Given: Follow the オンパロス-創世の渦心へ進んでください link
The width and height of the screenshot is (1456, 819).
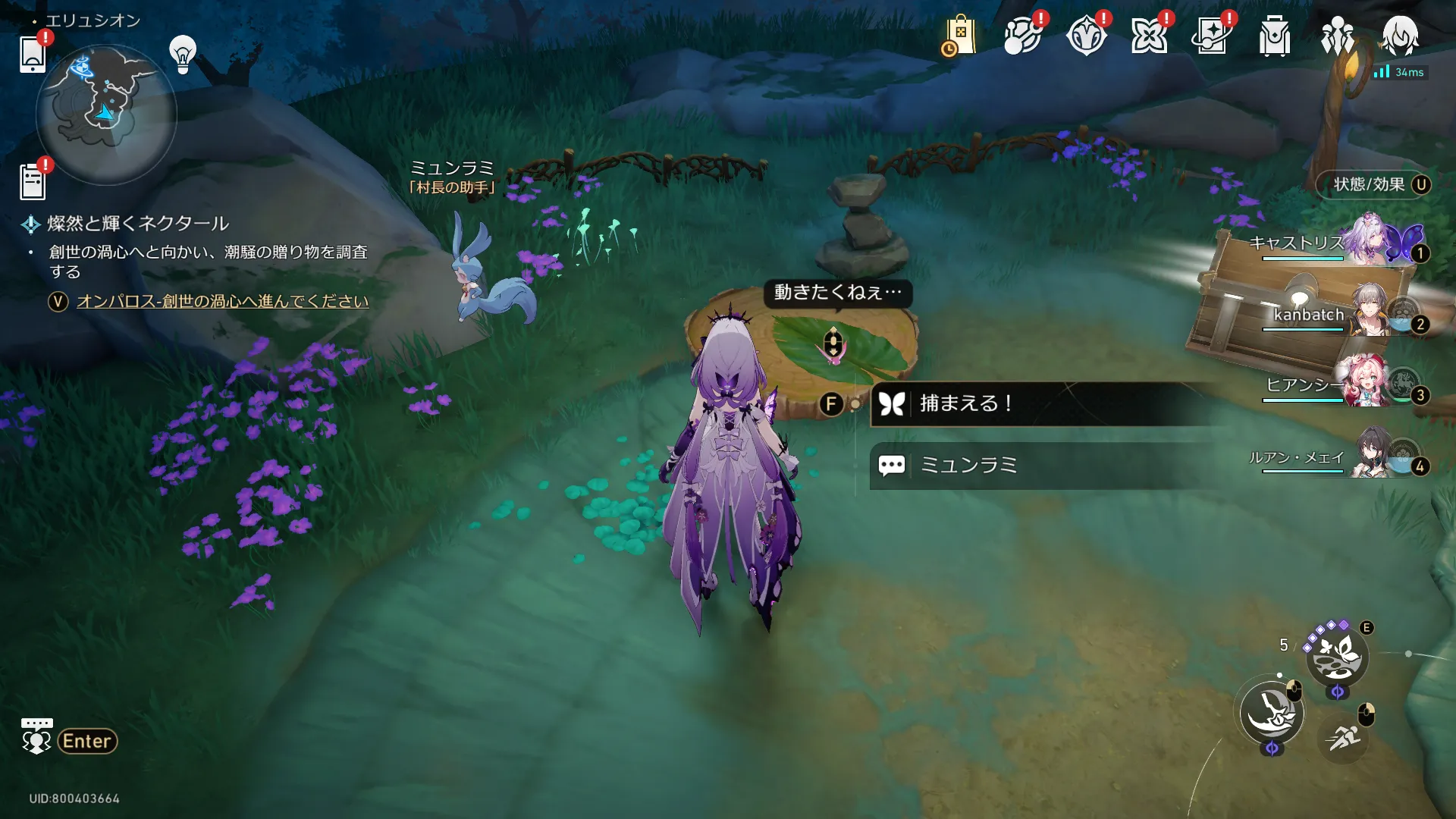Looking at the screenshot, I should (x=222, y=301).
